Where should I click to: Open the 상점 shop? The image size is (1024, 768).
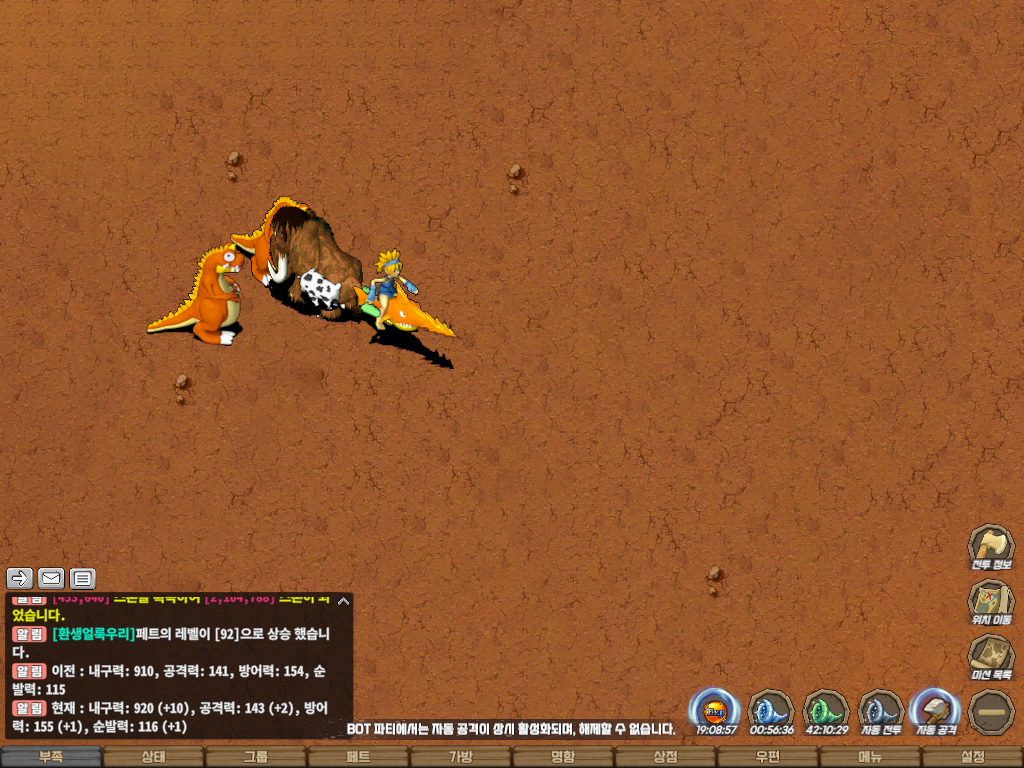pos(665,757)
